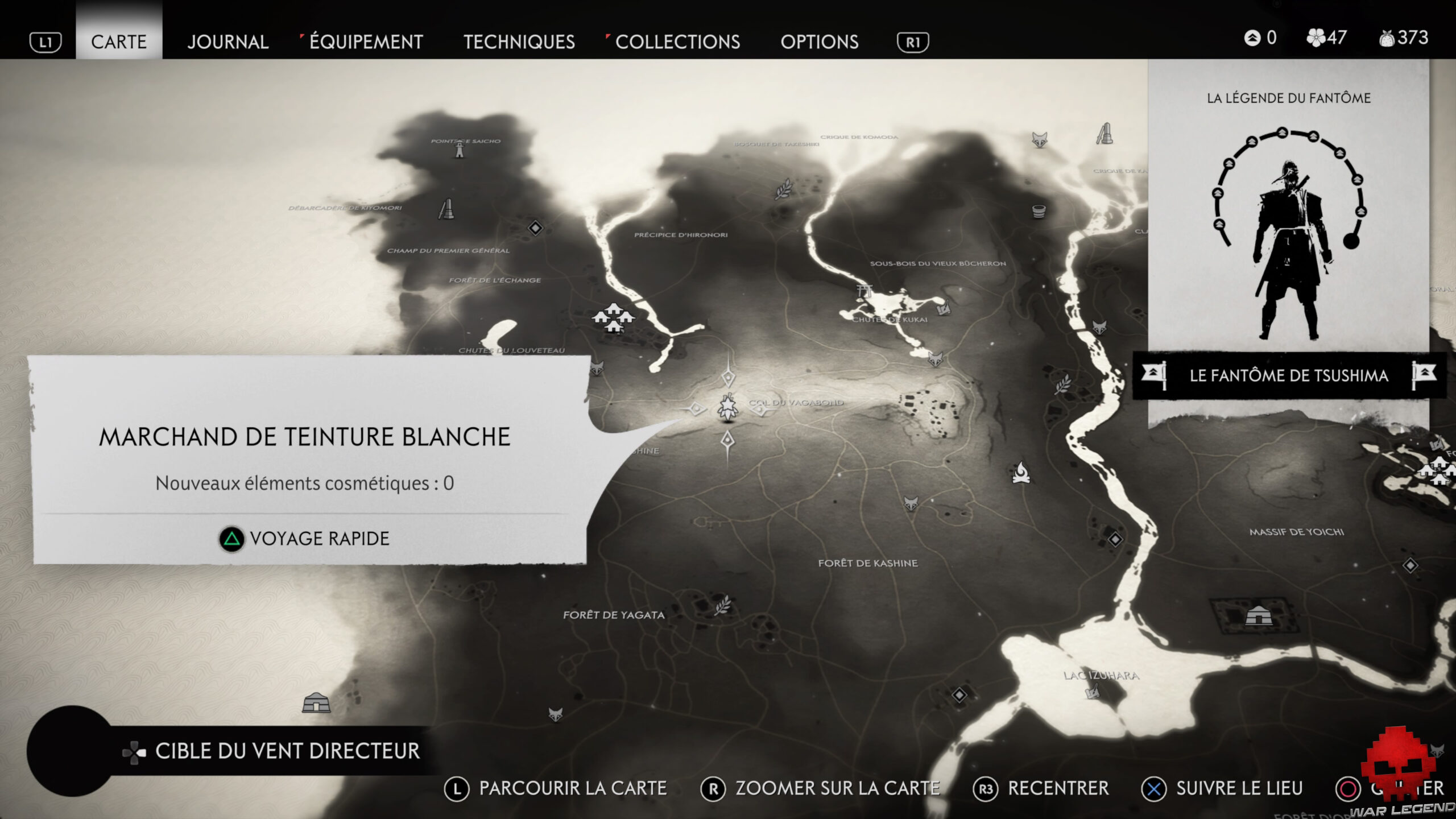1456x819 pixels.
Task: Switch to the JOURNAL tab
Action: (x=227, y=42)
